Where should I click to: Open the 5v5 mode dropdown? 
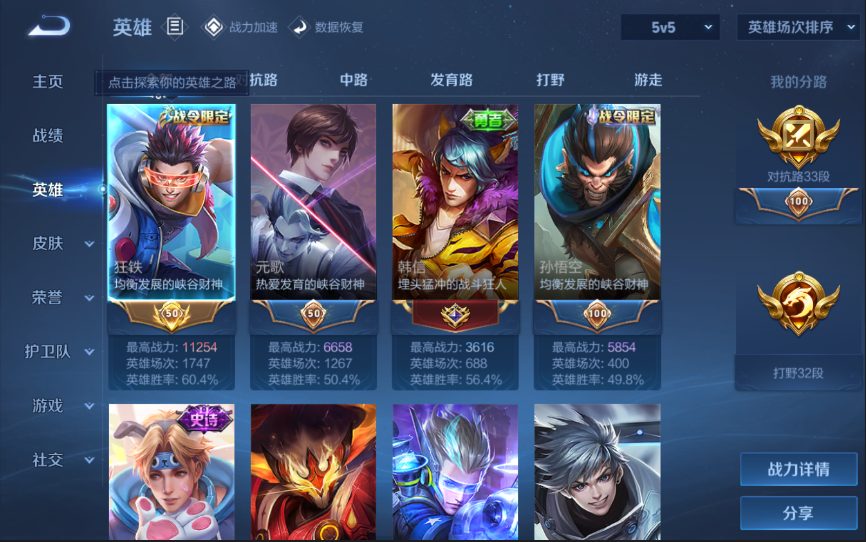[x=669, y=27]
